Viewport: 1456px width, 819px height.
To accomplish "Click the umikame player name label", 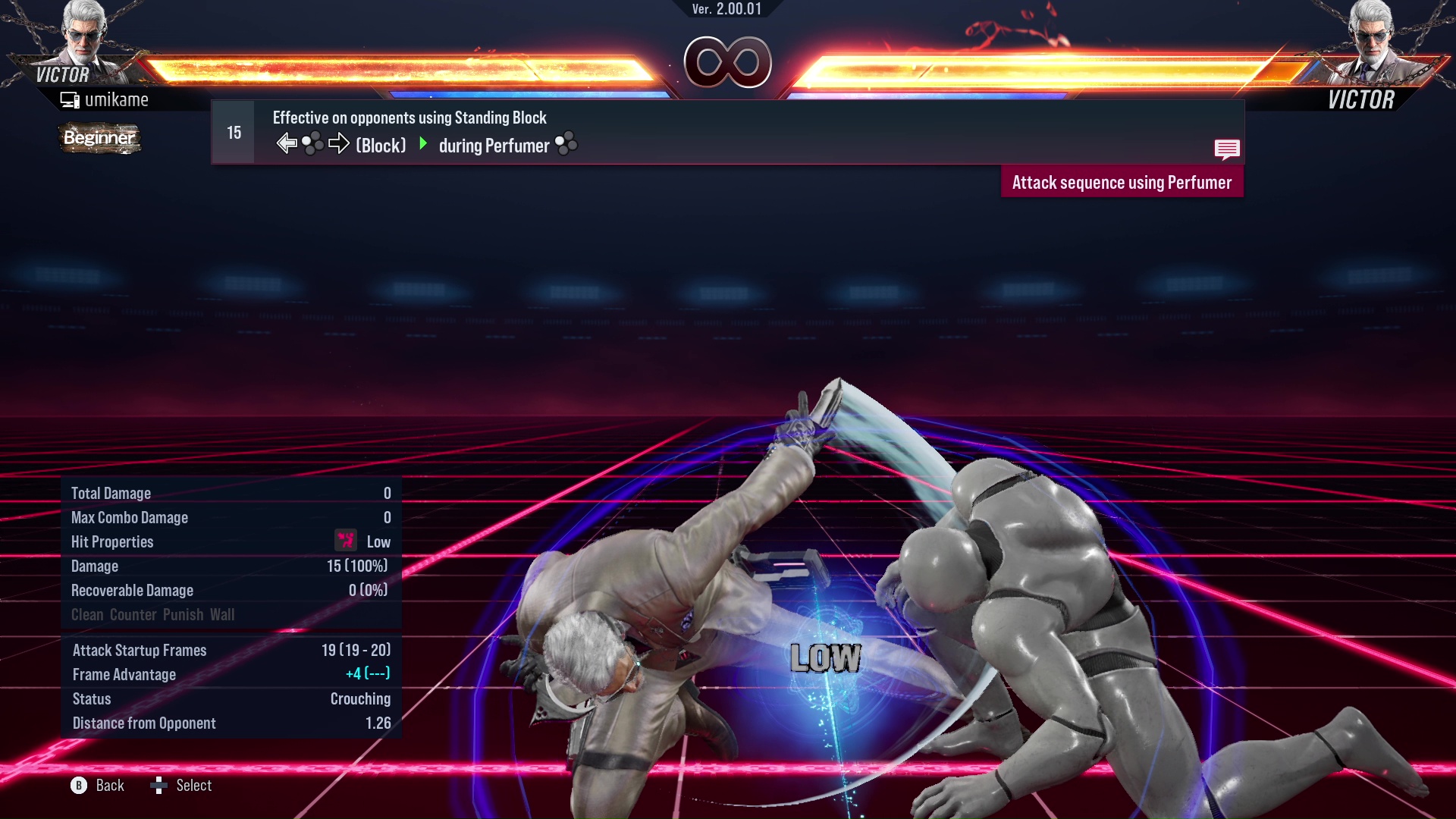I will (118, 99).
